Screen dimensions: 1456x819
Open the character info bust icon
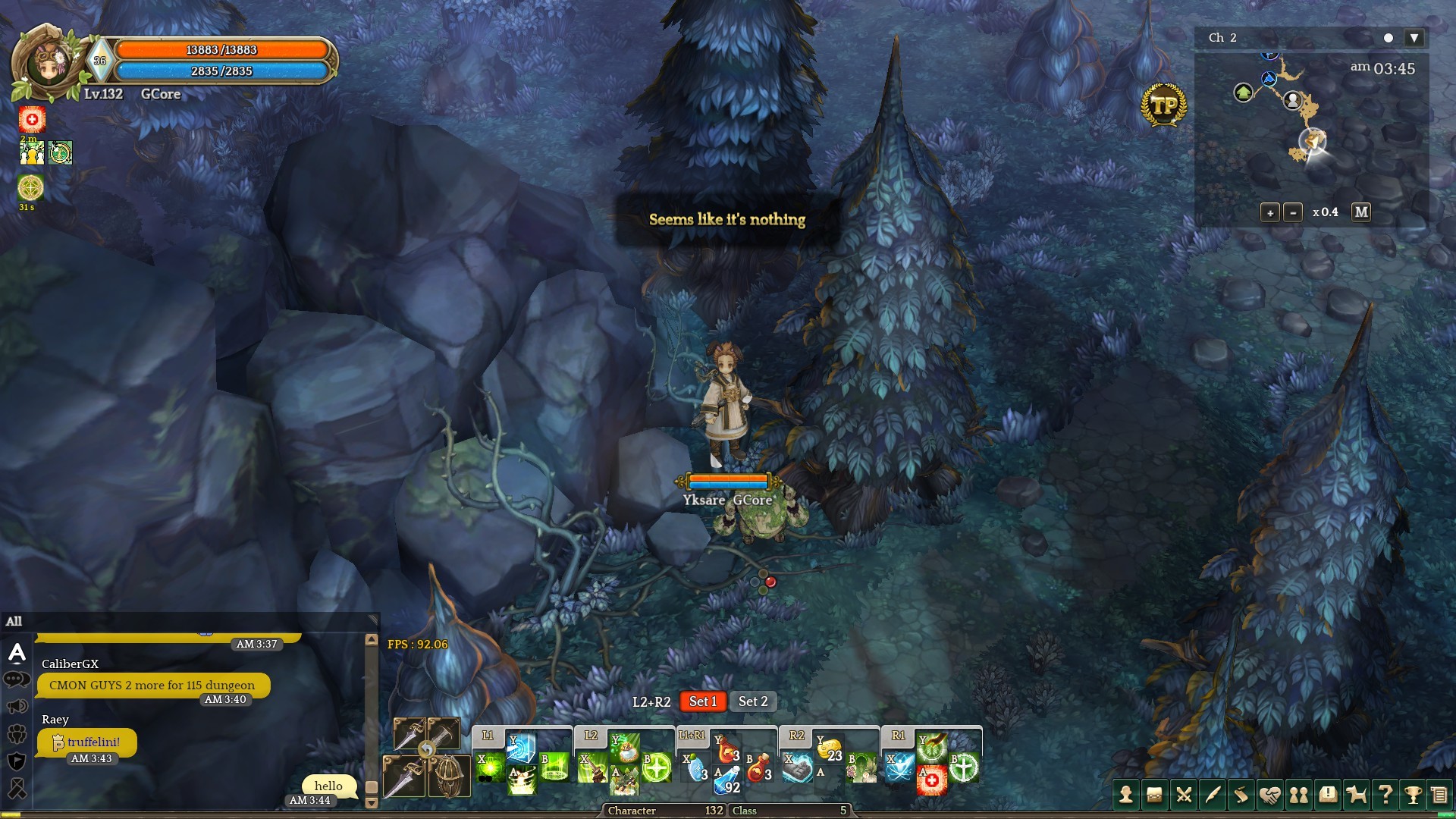point(1125,795)
